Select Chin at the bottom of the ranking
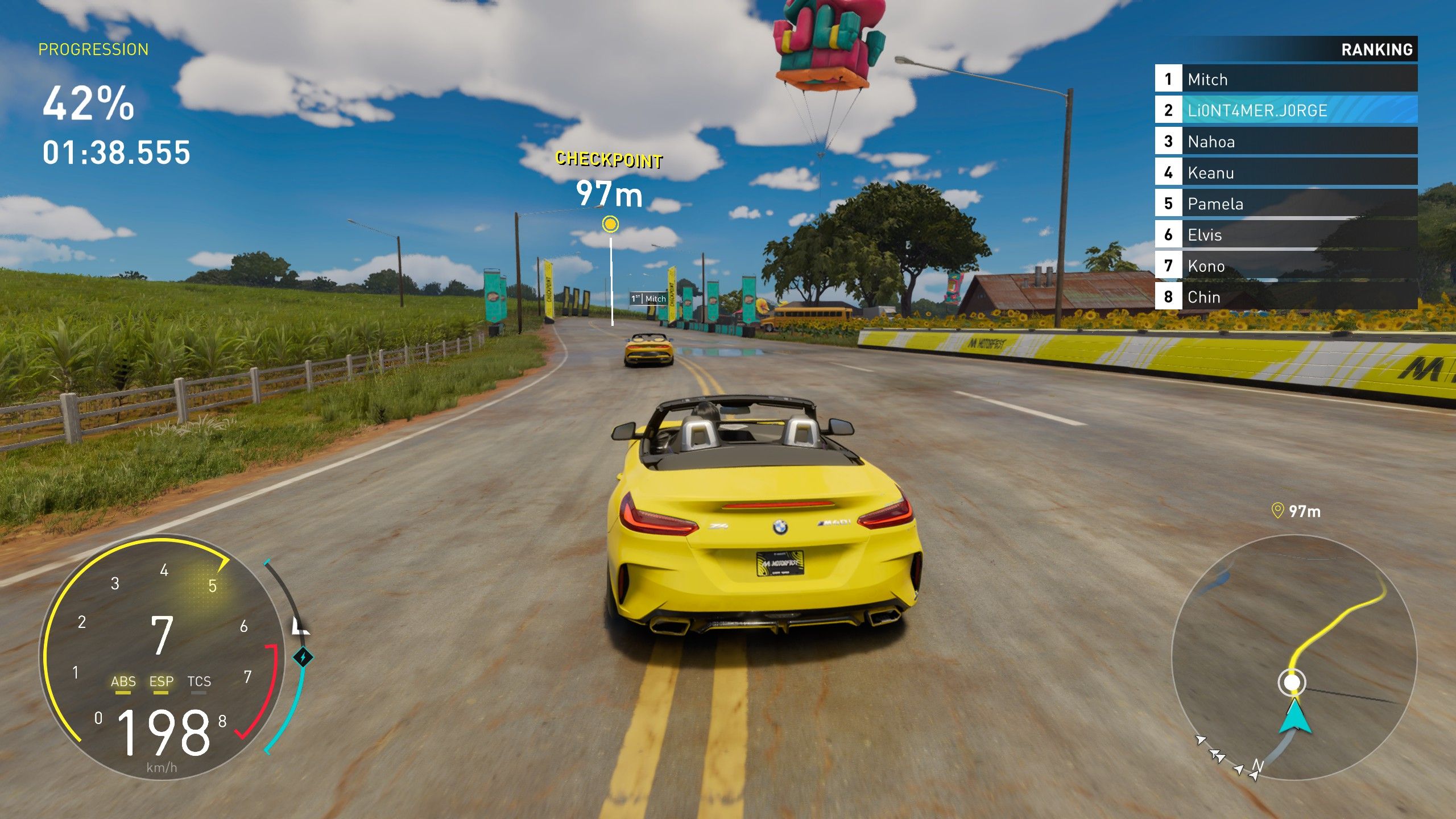This screenshot has height=819, width=1456. click(x=1285, y=297)
